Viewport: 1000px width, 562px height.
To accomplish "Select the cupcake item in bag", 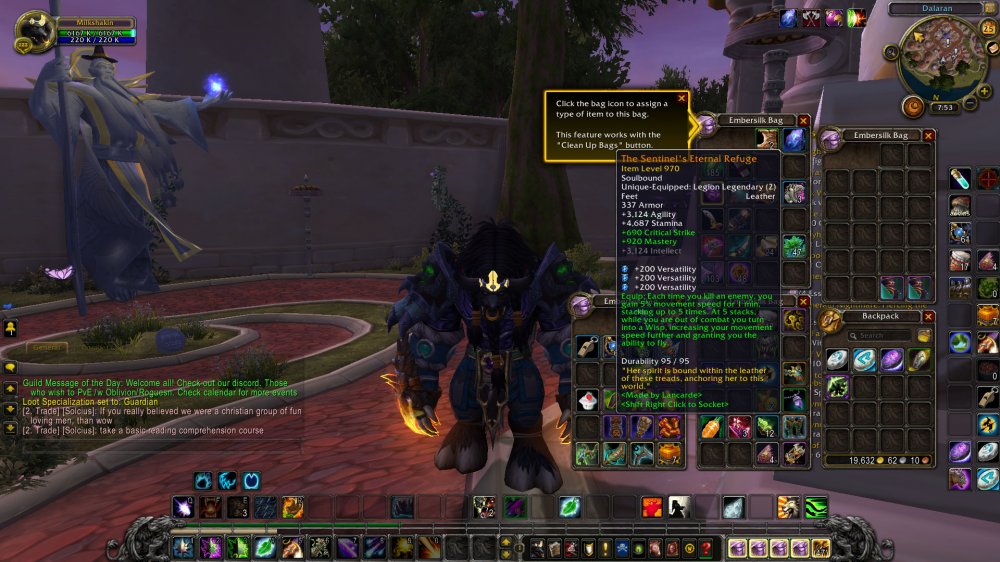I will point(587,400).
